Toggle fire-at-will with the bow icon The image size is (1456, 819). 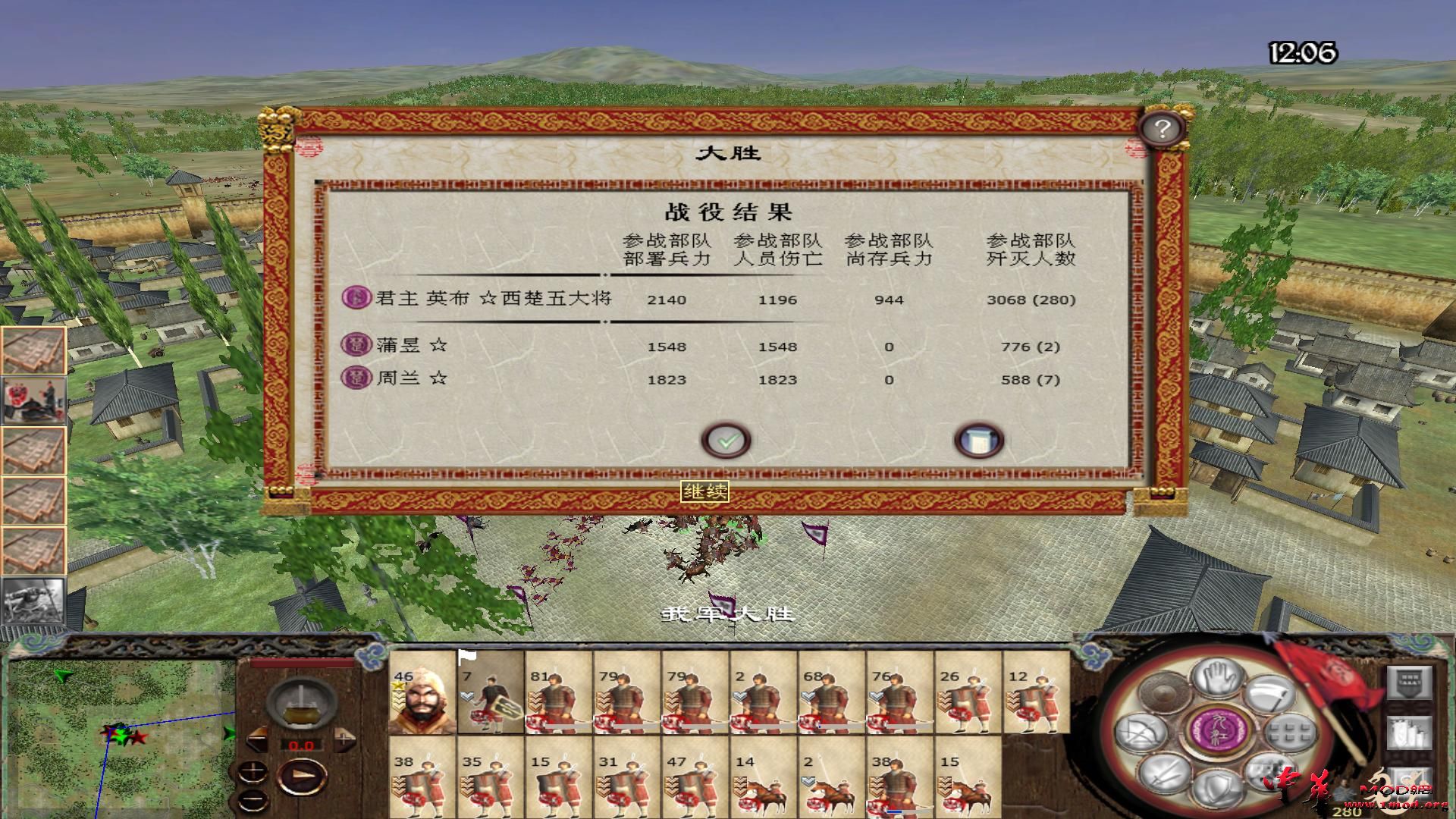1139,730
